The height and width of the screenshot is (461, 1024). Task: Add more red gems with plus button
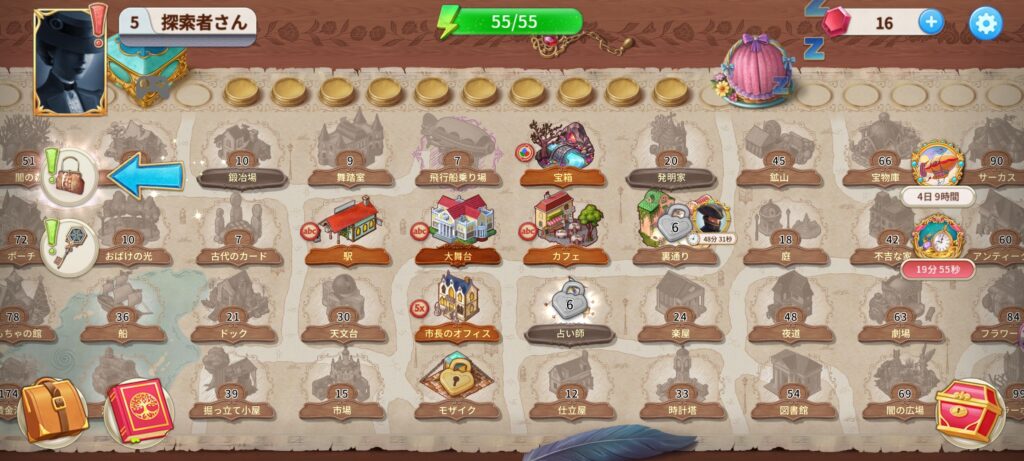[x=930, y=22]
